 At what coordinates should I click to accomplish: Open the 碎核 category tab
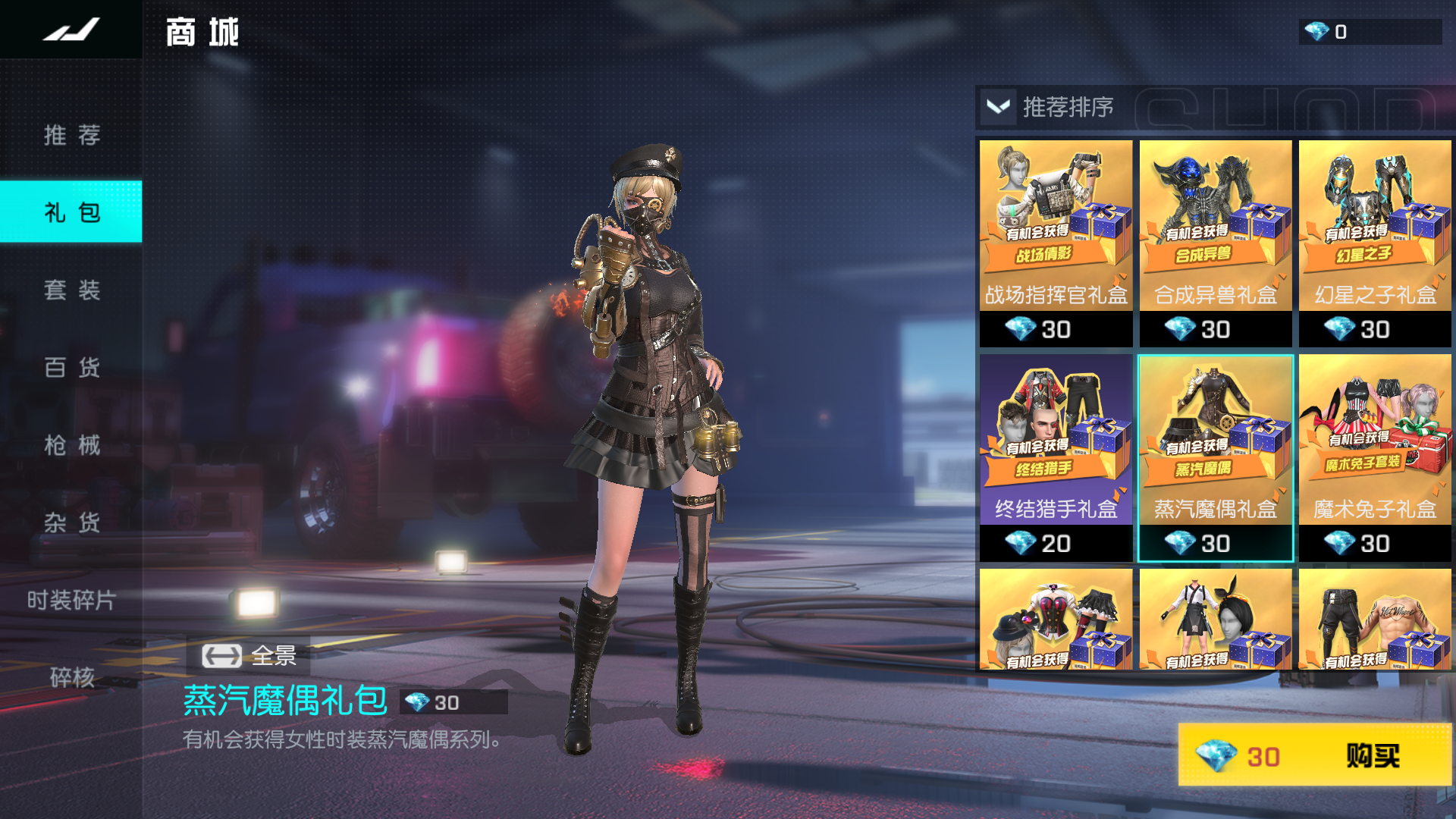[71, 677]
